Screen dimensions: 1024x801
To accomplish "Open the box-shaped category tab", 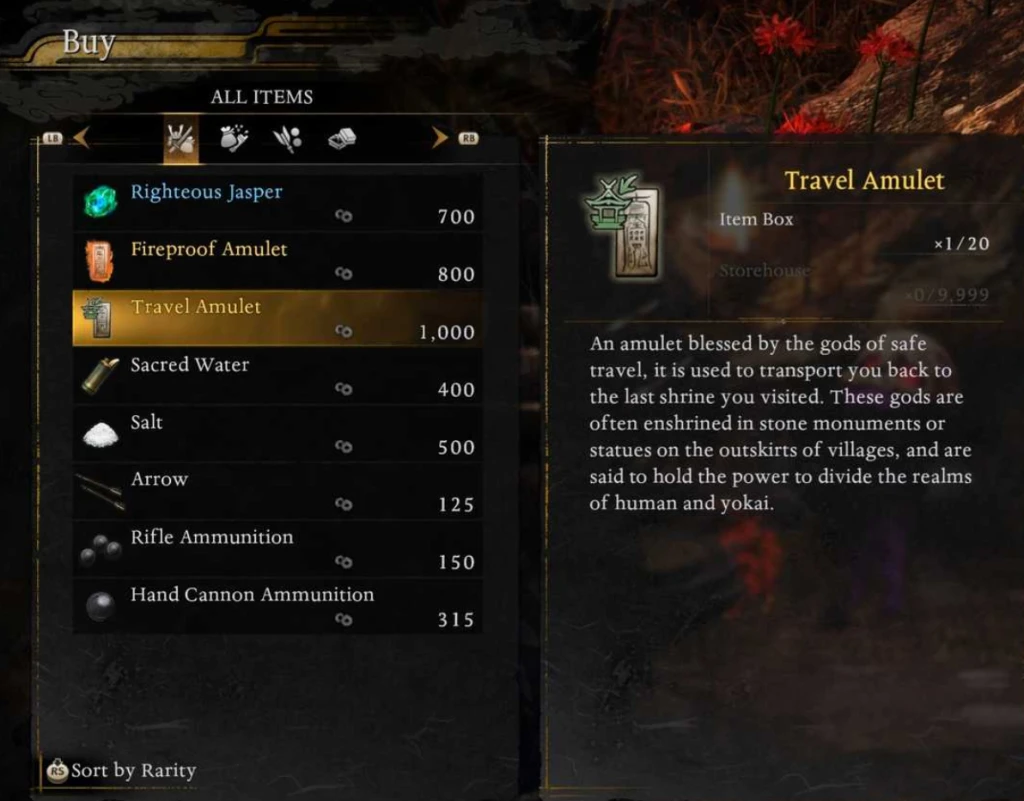I will pos(342,139).
